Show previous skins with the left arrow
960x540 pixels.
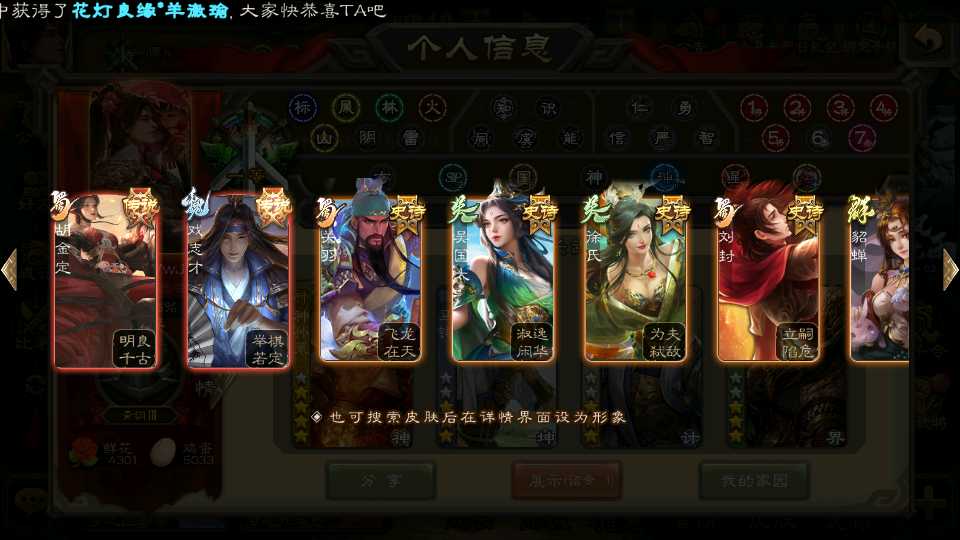[10, 270]
